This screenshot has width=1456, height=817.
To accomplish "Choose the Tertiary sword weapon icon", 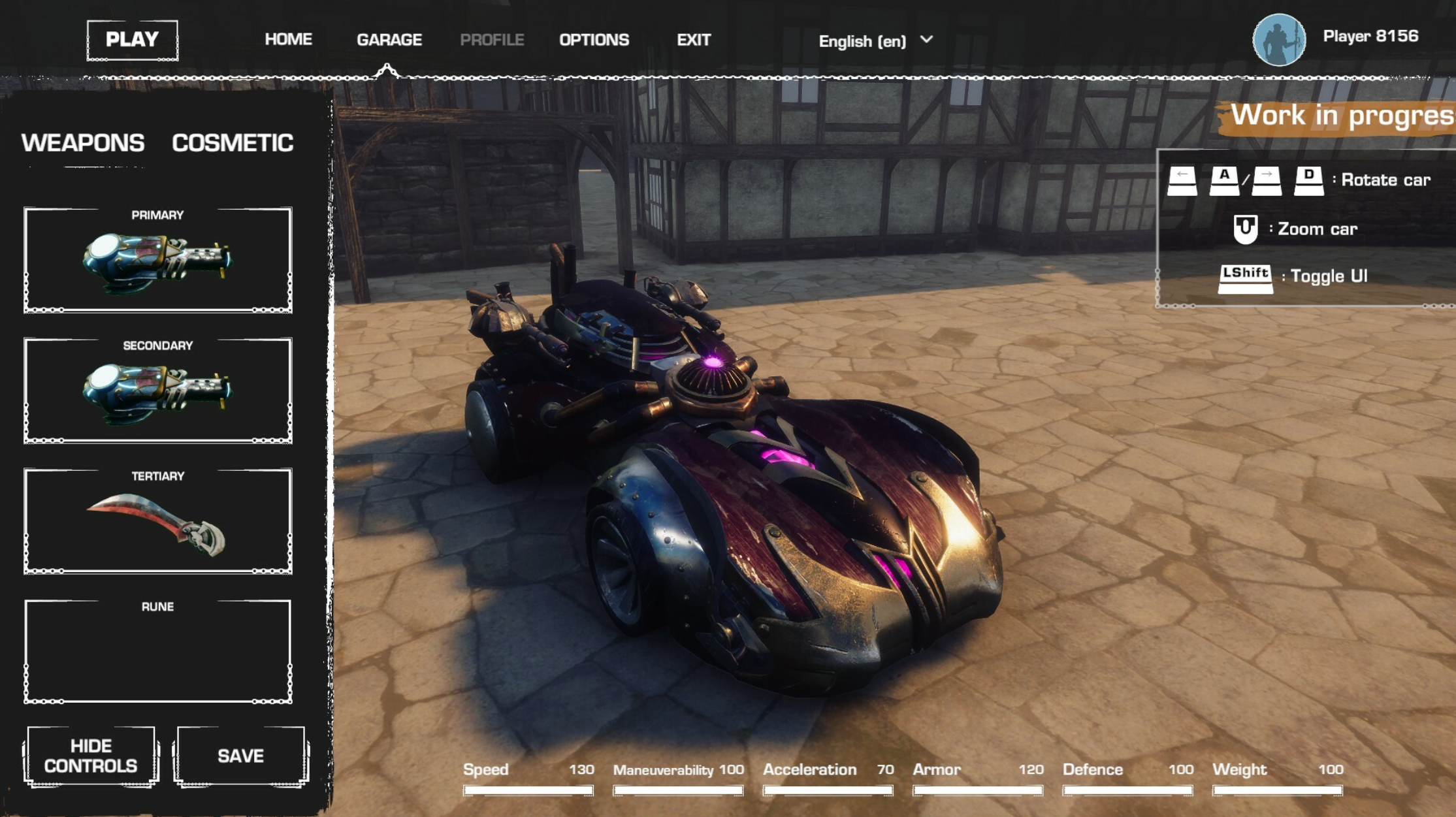I will click(x=157, y=519).
